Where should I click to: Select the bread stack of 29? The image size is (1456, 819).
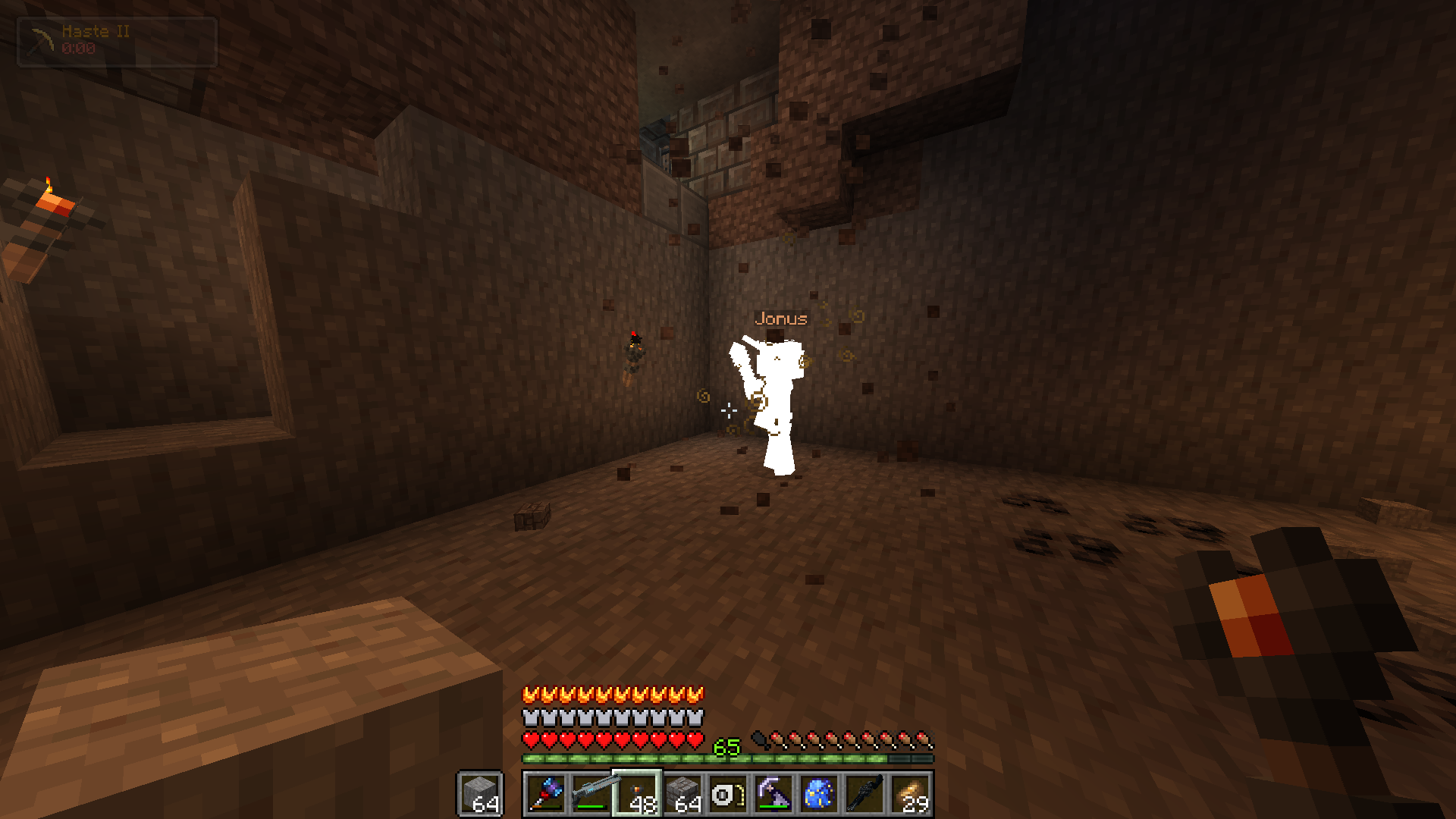[910, 794]
